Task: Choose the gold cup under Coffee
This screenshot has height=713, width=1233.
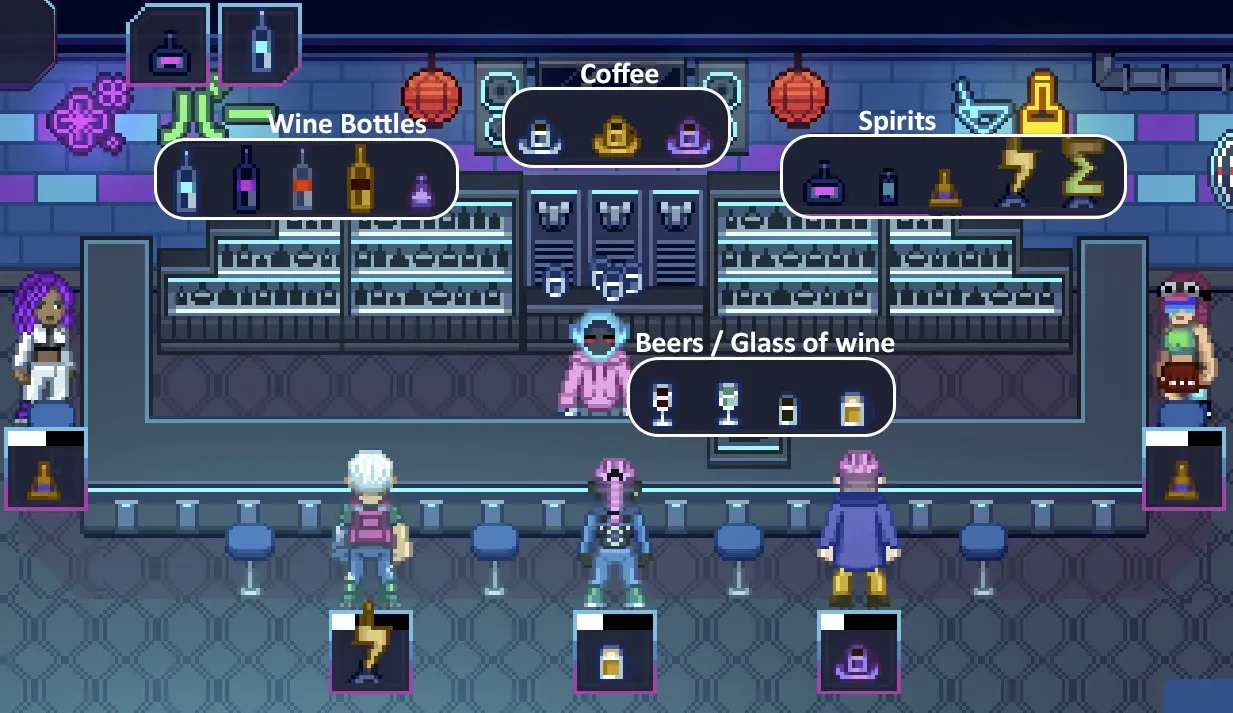Action: tap(615, 134)
